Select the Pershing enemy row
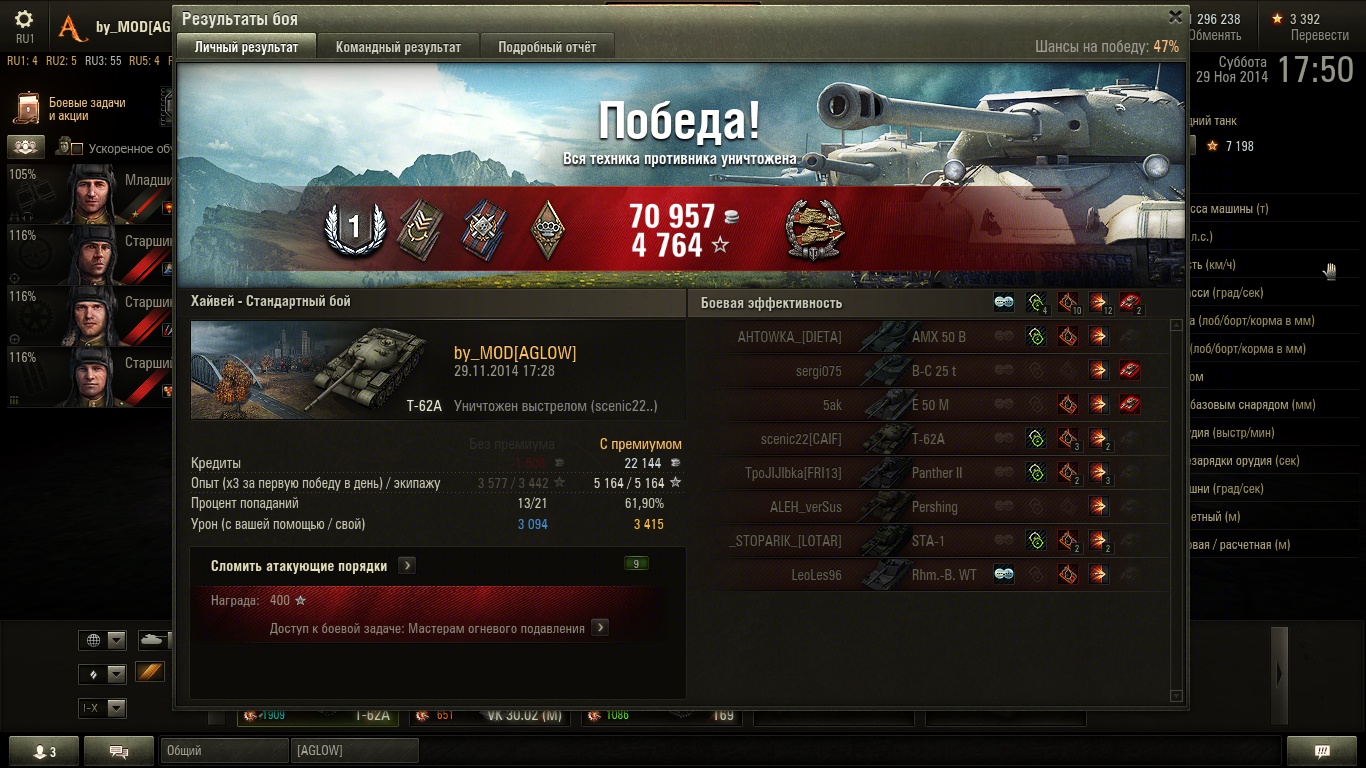 click(935, 507)
